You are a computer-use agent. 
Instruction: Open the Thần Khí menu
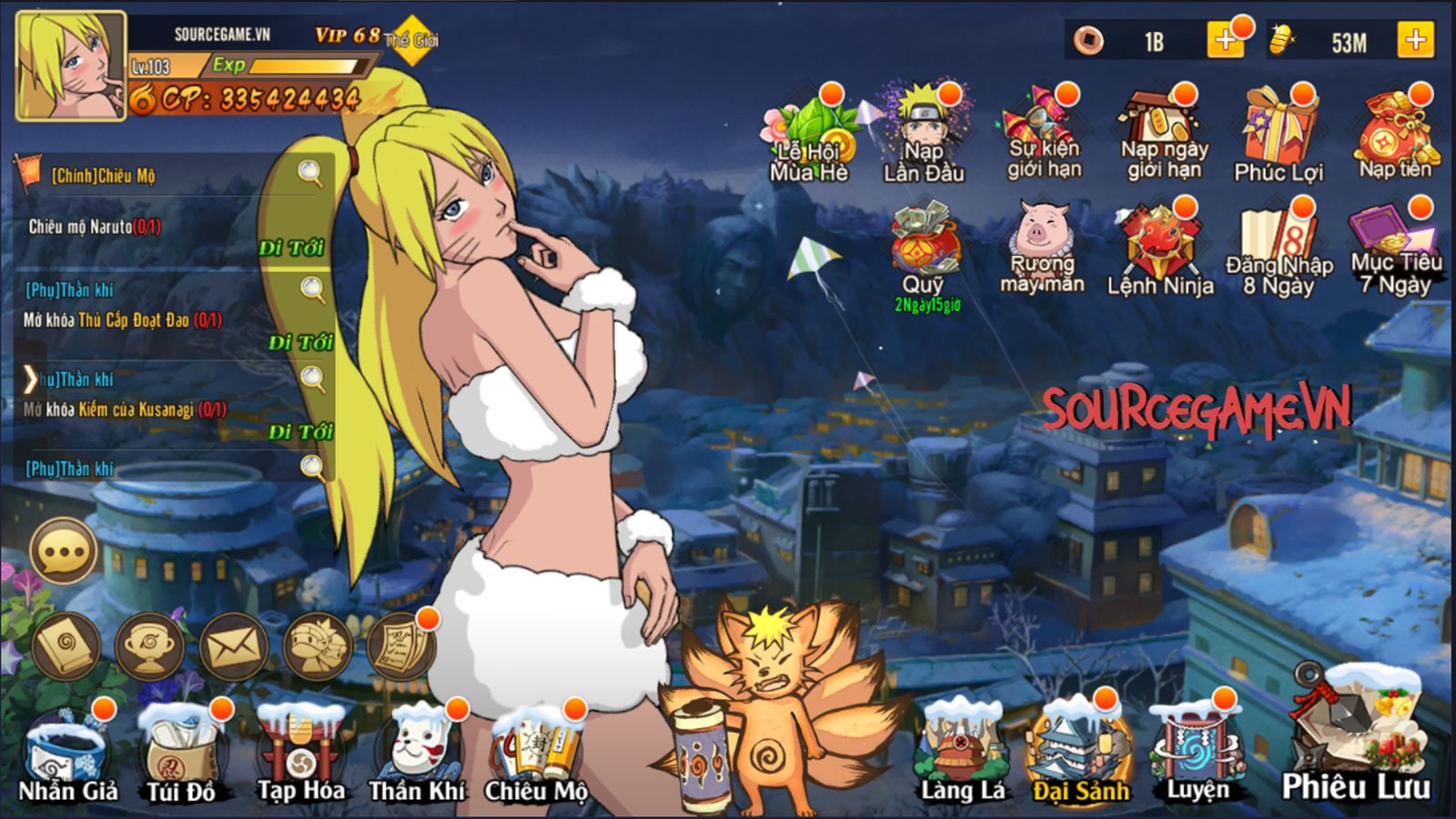point(417,757)
